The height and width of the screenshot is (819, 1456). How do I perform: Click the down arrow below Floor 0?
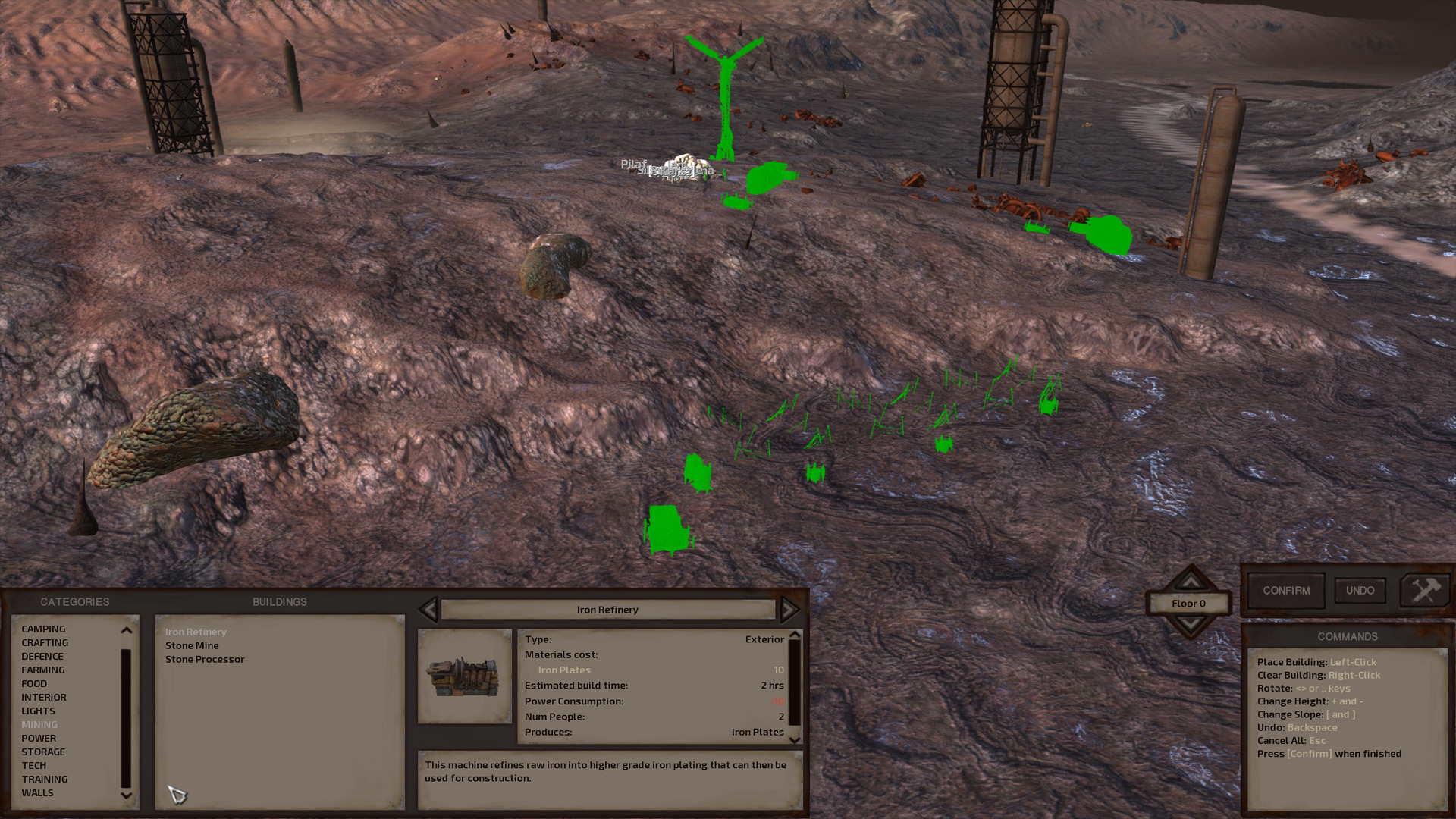tap(1191, 624)
